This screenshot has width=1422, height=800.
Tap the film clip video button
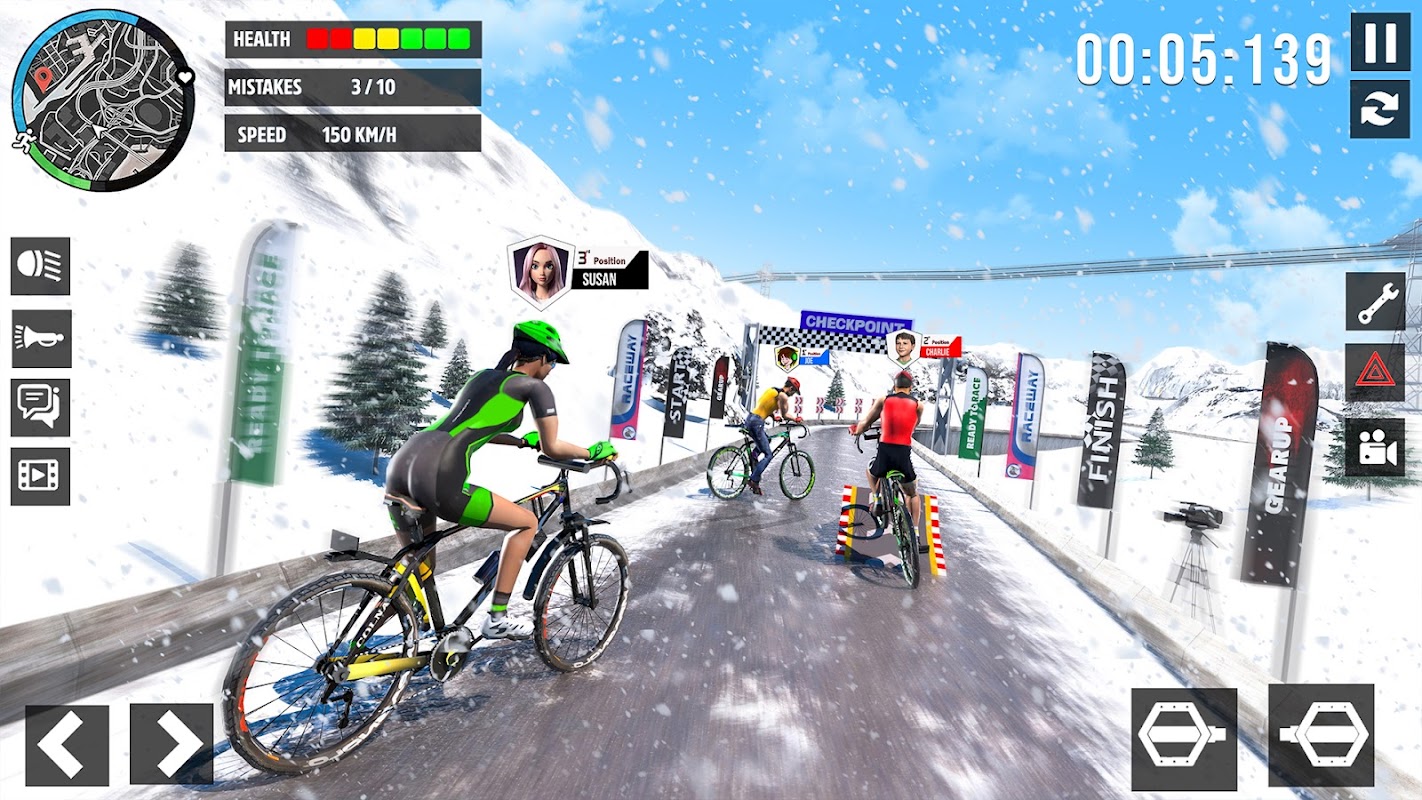41,476
